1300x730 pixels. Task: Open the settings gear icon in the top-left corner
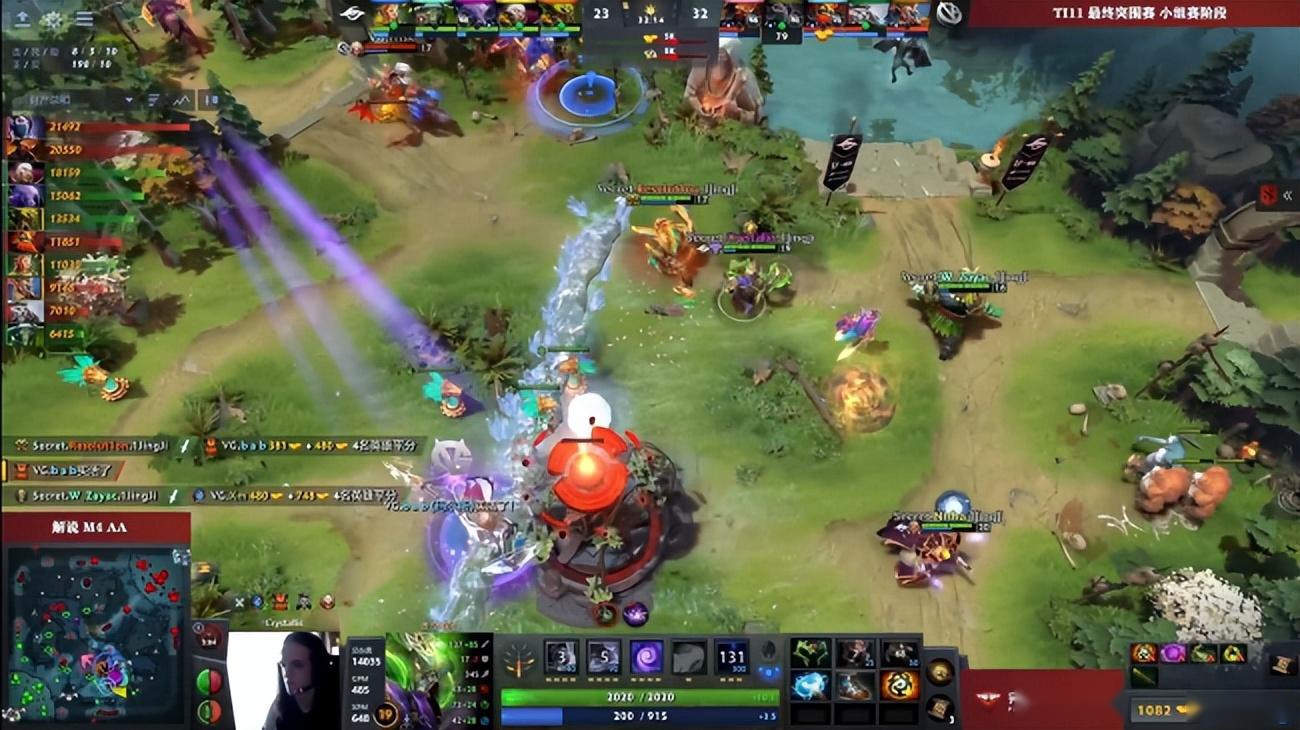coord(52,18)
